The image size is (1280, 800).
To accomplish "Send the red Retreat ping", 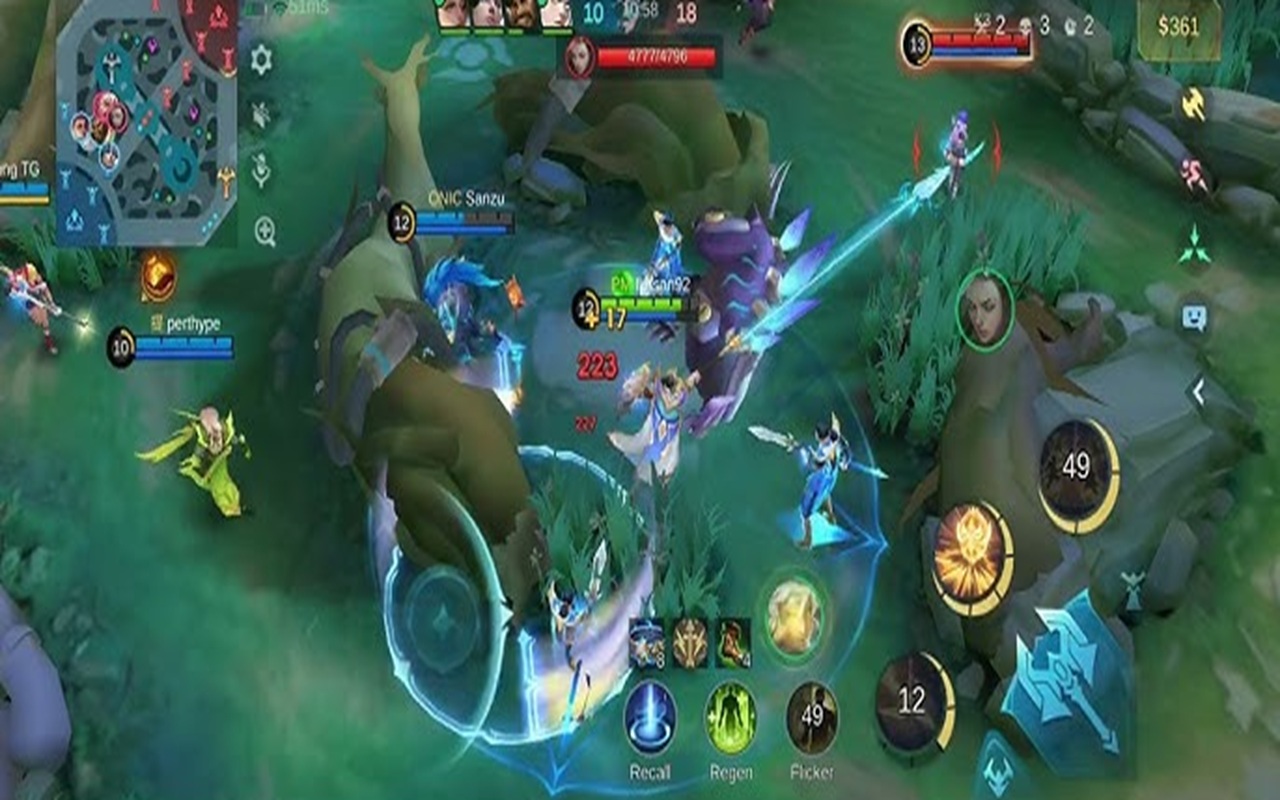I will (1193, 170).
